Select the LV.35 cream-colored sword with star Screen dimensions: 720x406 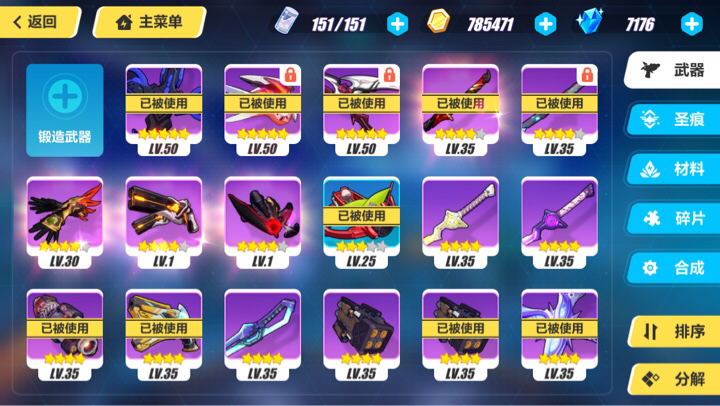click(x=460, y=222)
